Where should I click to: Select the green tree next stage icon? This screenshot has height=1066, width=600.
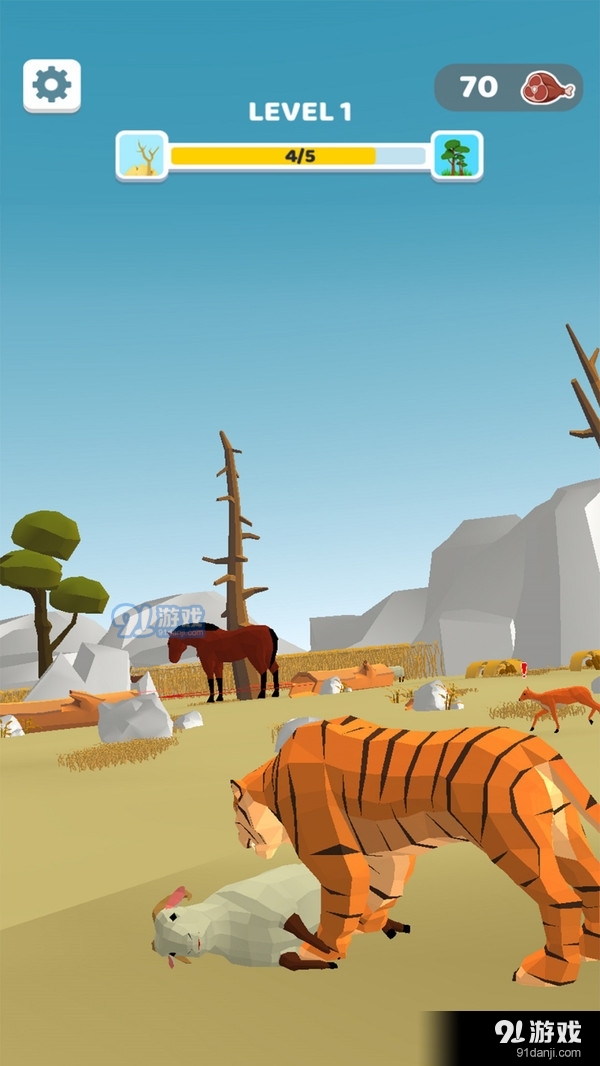457,155
